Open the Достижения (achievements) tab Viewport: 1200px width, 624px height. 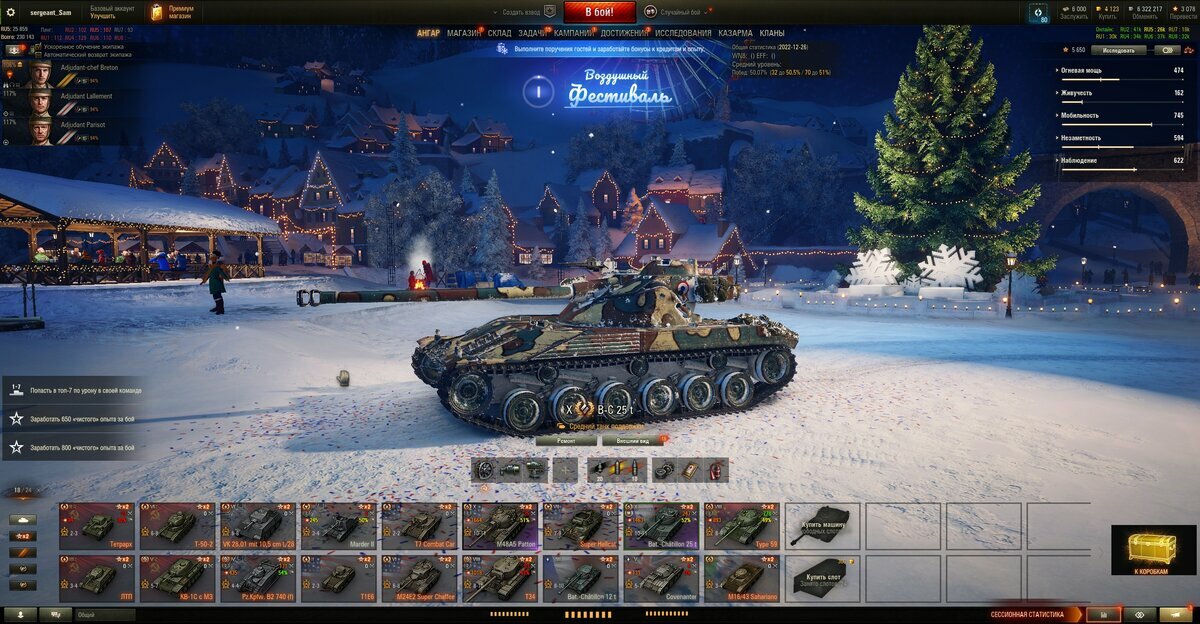pyautogui.click(x=624, y=33)
